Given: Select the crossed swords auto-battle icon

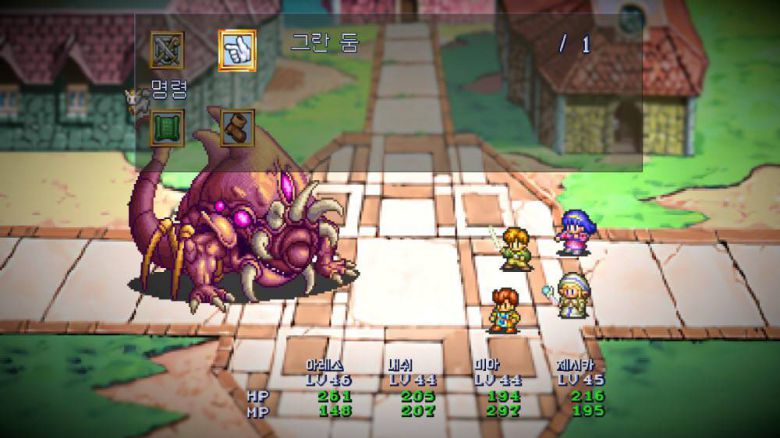Looking at the screenshot, I should click(x=167, y=48).
